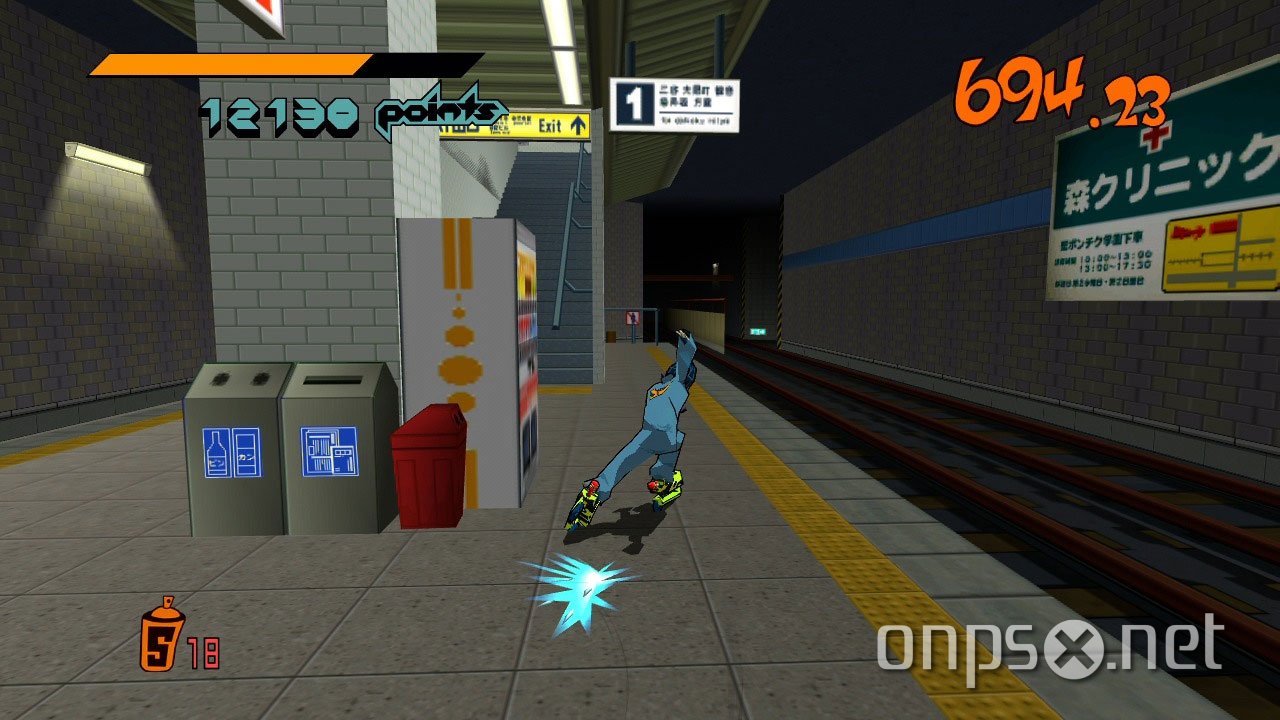This screenshot has width=1280, height=720.
Task: Click the '18' spray can count
Action: point(203,650)
